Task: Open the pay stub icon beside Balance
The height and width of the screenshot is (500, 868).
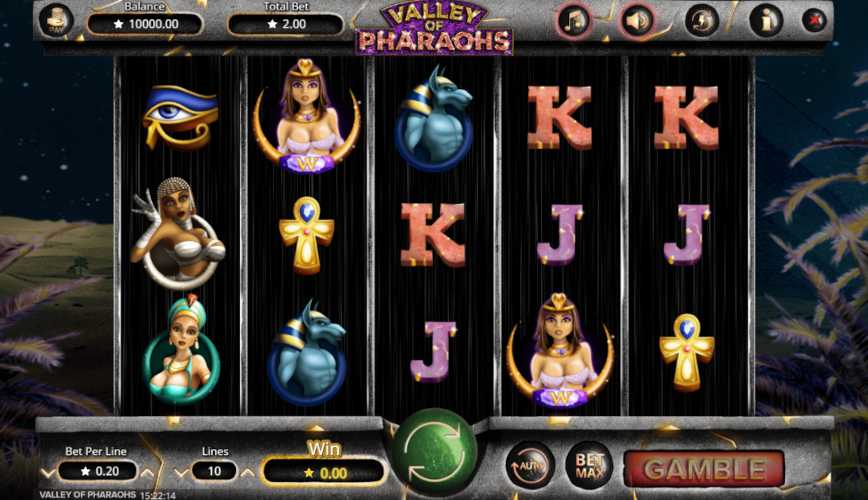Action: (56, 20)
